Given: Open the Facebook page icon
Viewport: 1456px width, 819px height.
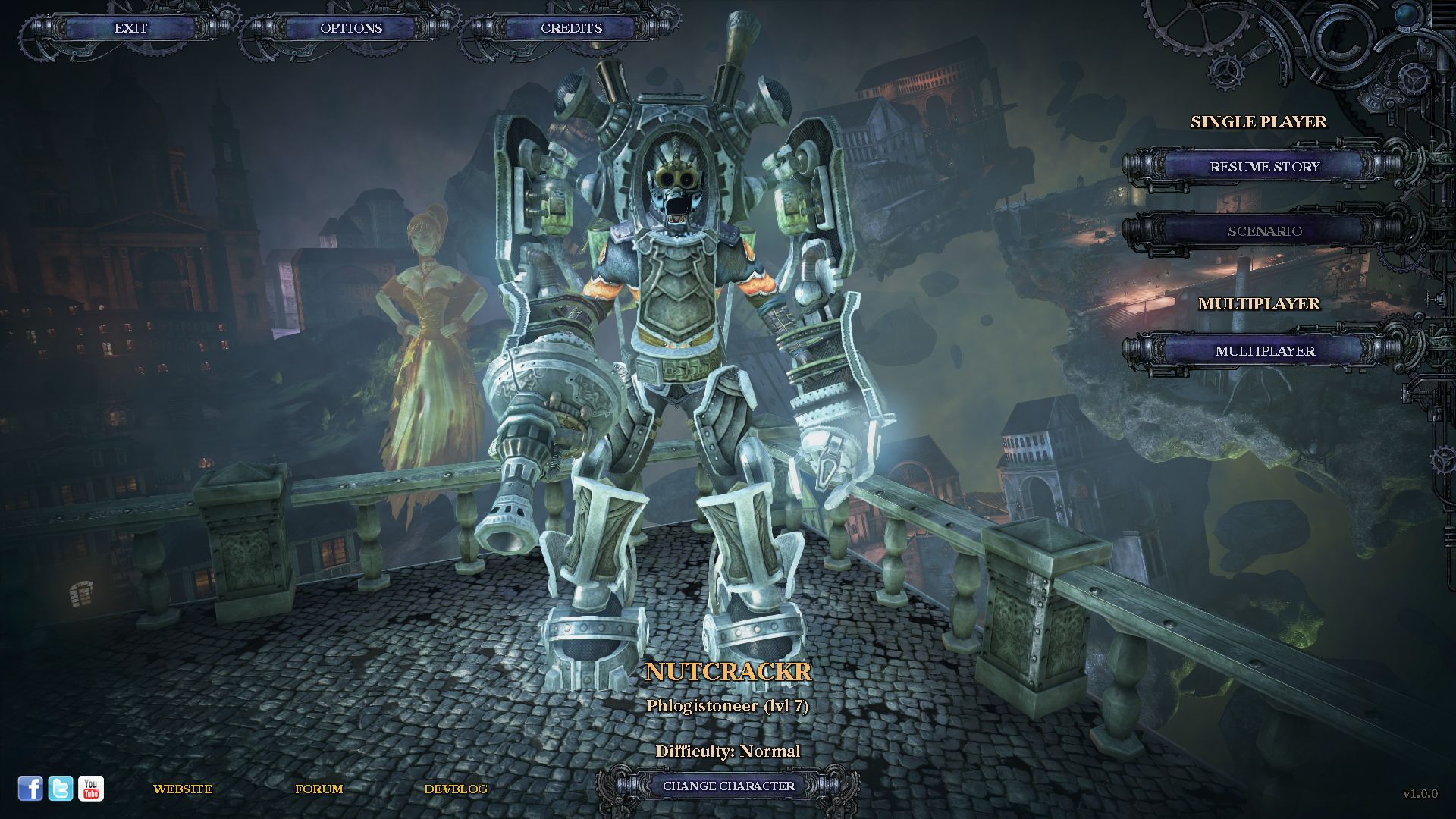Looking at the screenshot, I should tap(30, 789).
